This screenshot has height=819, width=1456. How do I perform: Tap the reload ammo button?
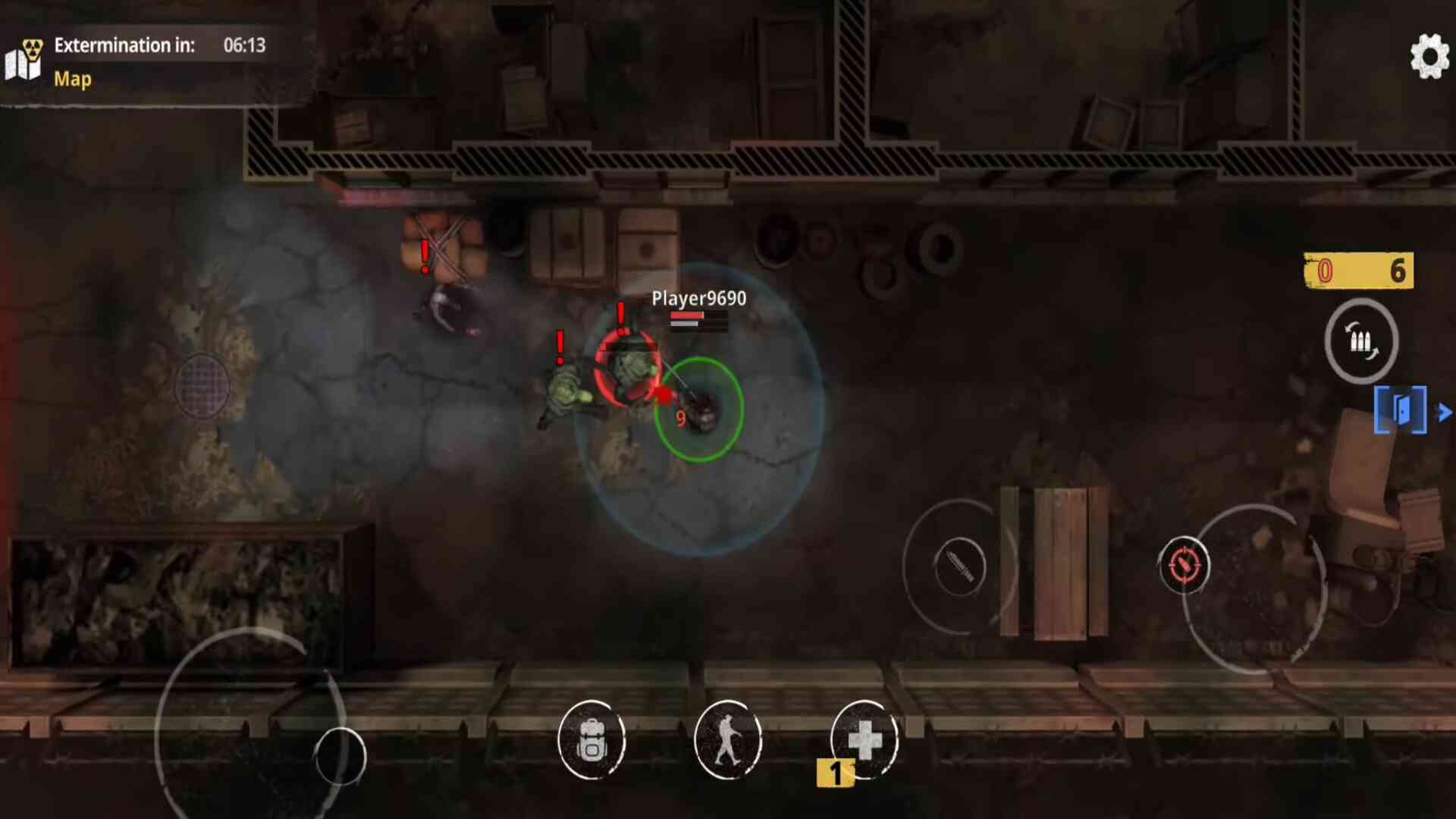[x=1361, y=341]
